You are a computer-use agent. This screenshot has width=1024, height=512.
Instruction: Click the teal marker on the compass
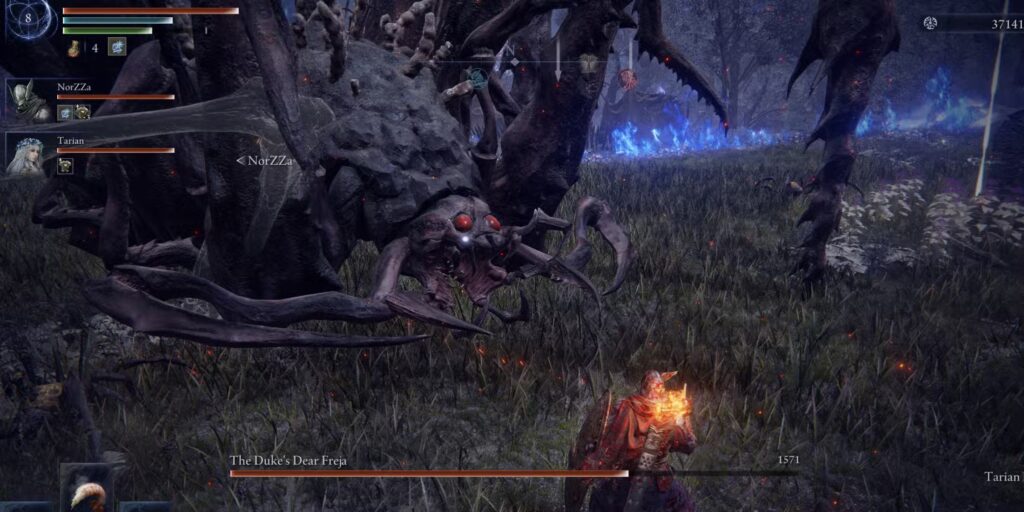coord(479,75)
